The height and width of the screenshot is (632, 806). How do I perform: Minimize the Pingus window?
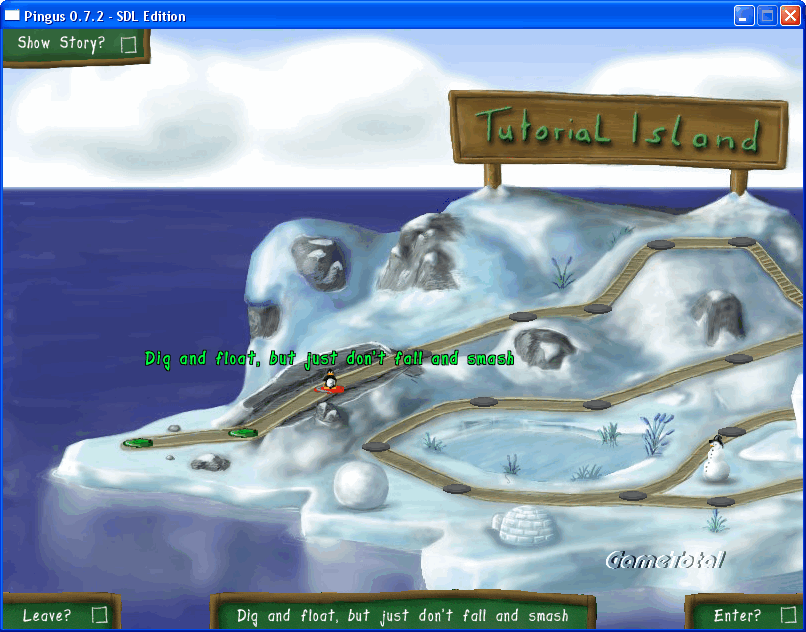pyautogui.click(x=744, y=16)
